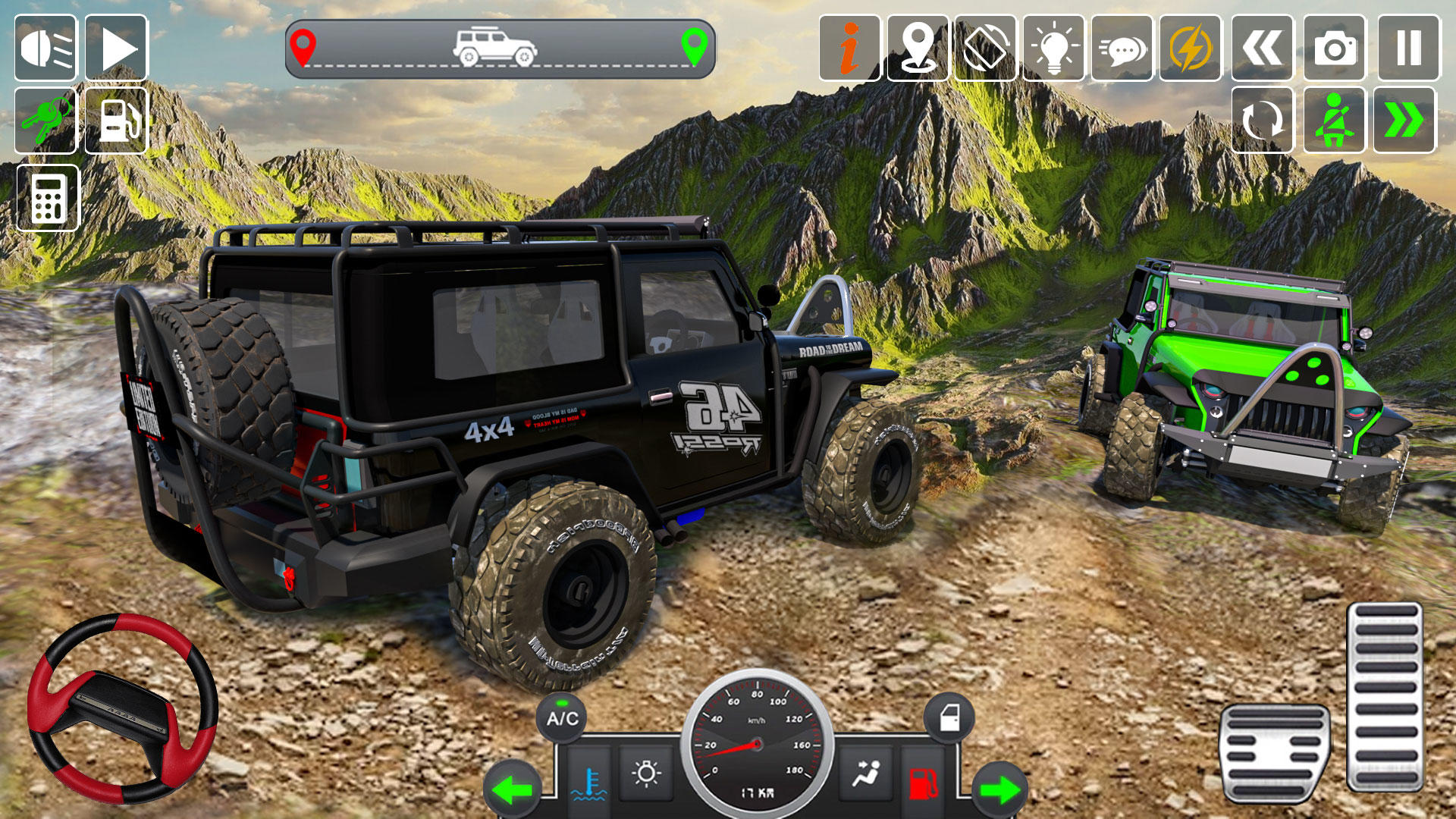Click the tall accelerator pedal
This screenshot has height=819, width=1456.
pyautogui.click(x=1385, y=696)
